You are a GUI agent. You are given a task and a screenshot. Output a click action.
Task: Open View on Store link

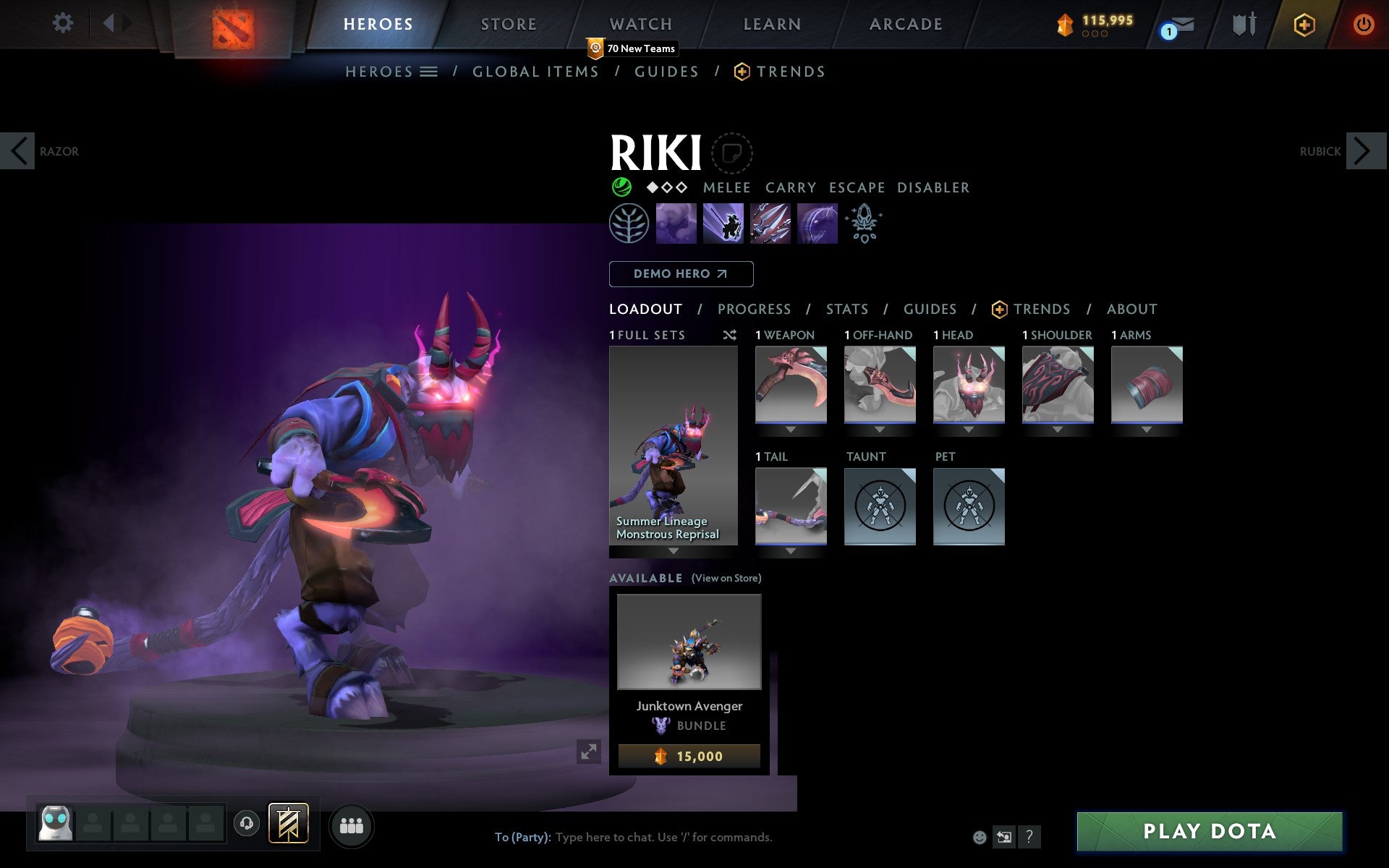point(726,578)
